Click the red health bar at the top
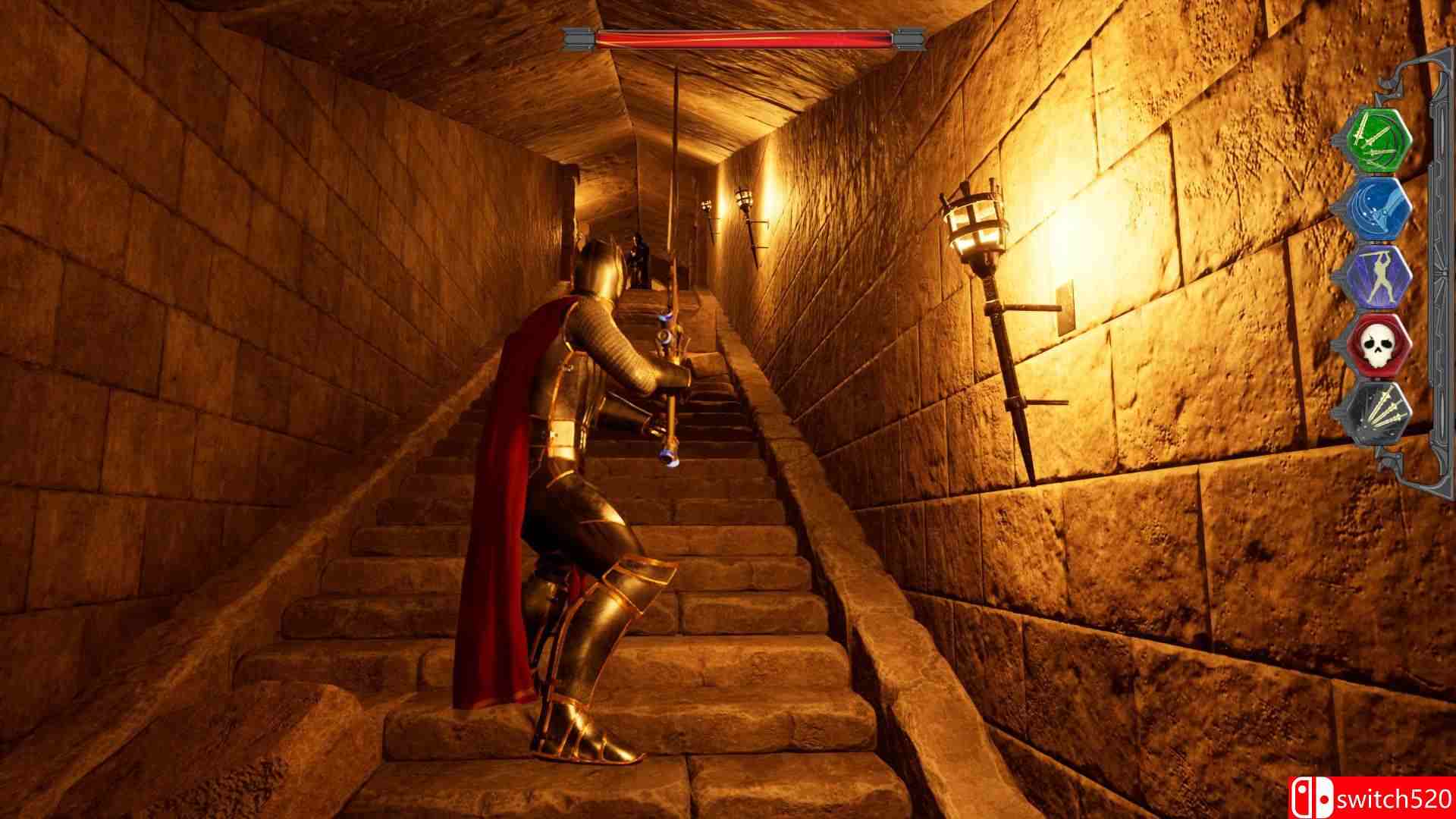This screenshot has height=819, width=1456. pyautogui.click(x=739, y=36)
